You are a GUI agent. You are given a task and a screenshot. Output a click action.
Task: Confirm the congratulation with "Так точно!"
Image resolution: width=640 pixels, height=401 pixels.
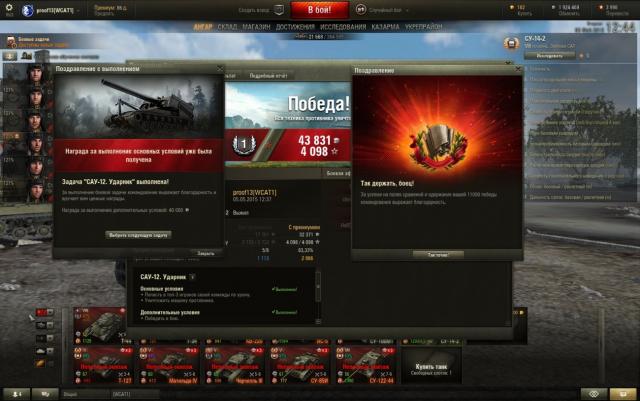pyautogui.click(x=437, y=254)
